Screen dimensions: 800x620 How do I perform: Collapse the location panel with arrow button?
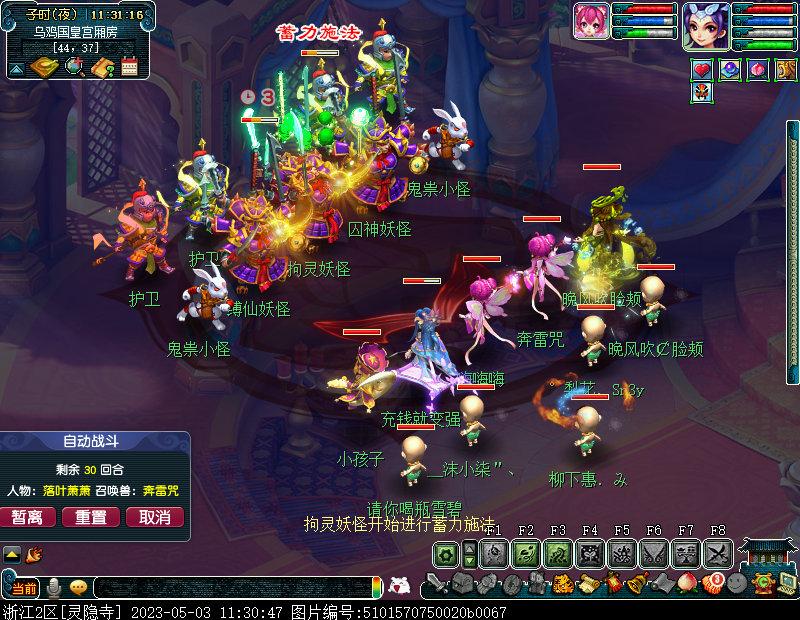pyautogui.click(x=16, y=69)
